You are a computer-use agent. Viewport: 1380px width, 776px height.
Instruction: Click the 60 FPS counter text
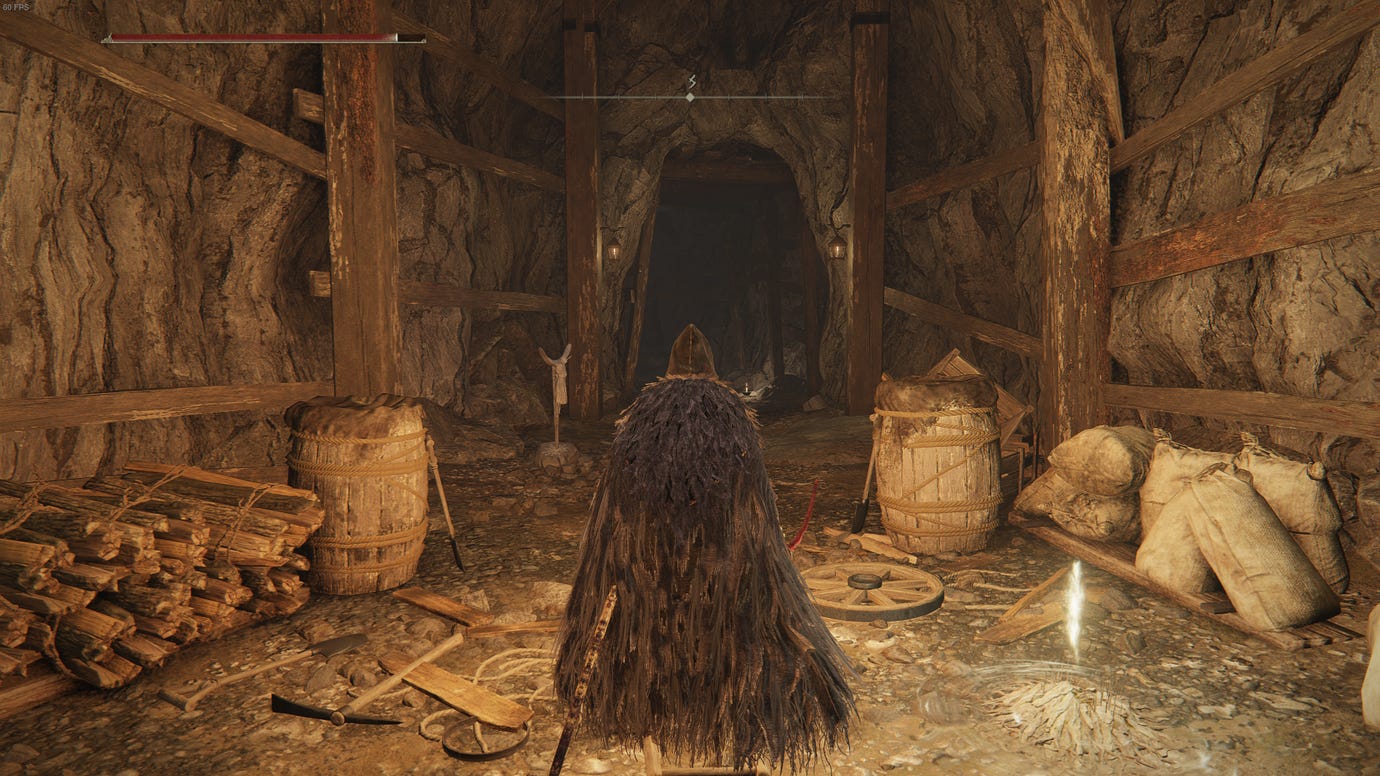point(18,8)
